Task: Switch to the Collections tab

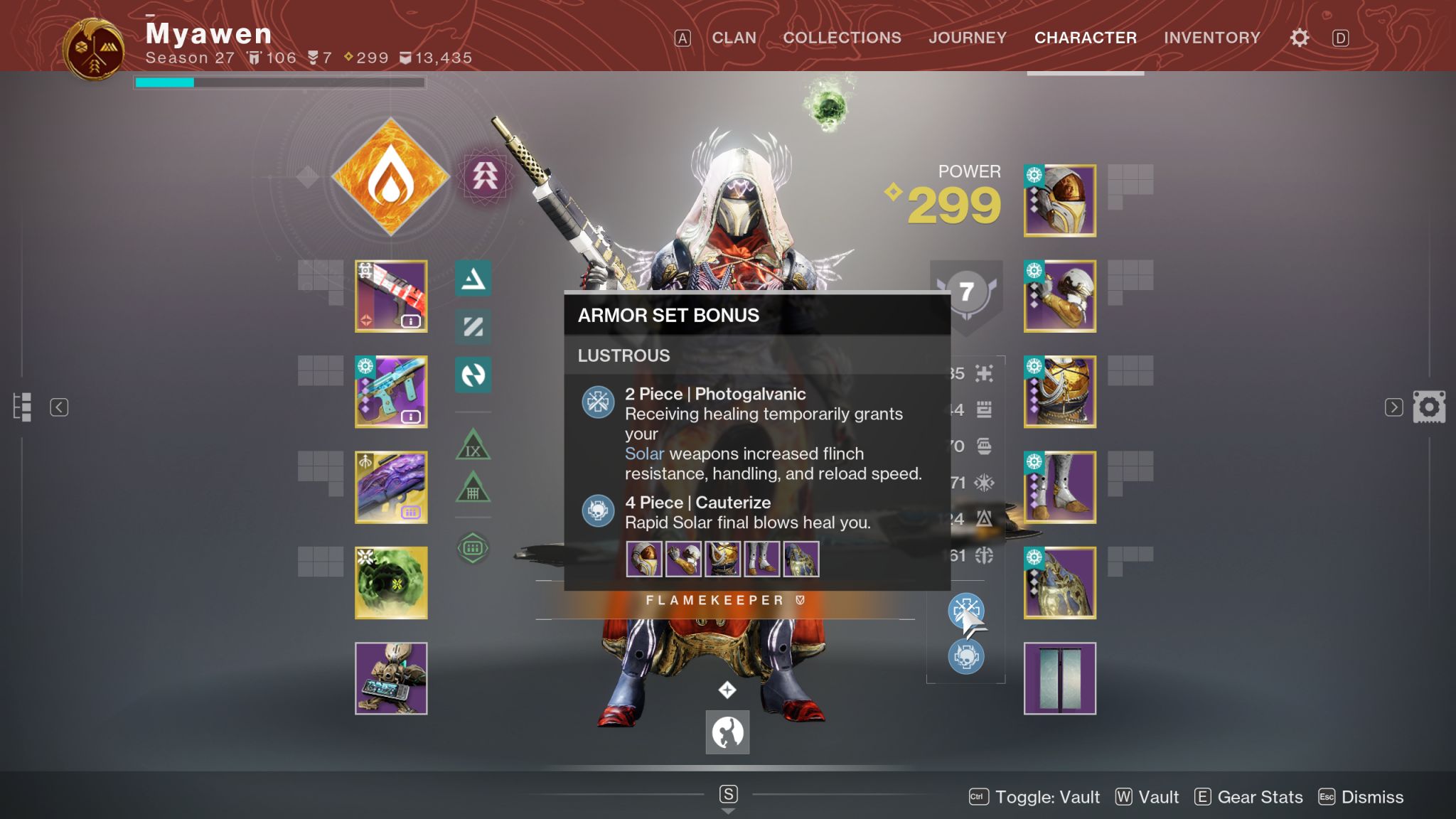Action: coord(842,38)
